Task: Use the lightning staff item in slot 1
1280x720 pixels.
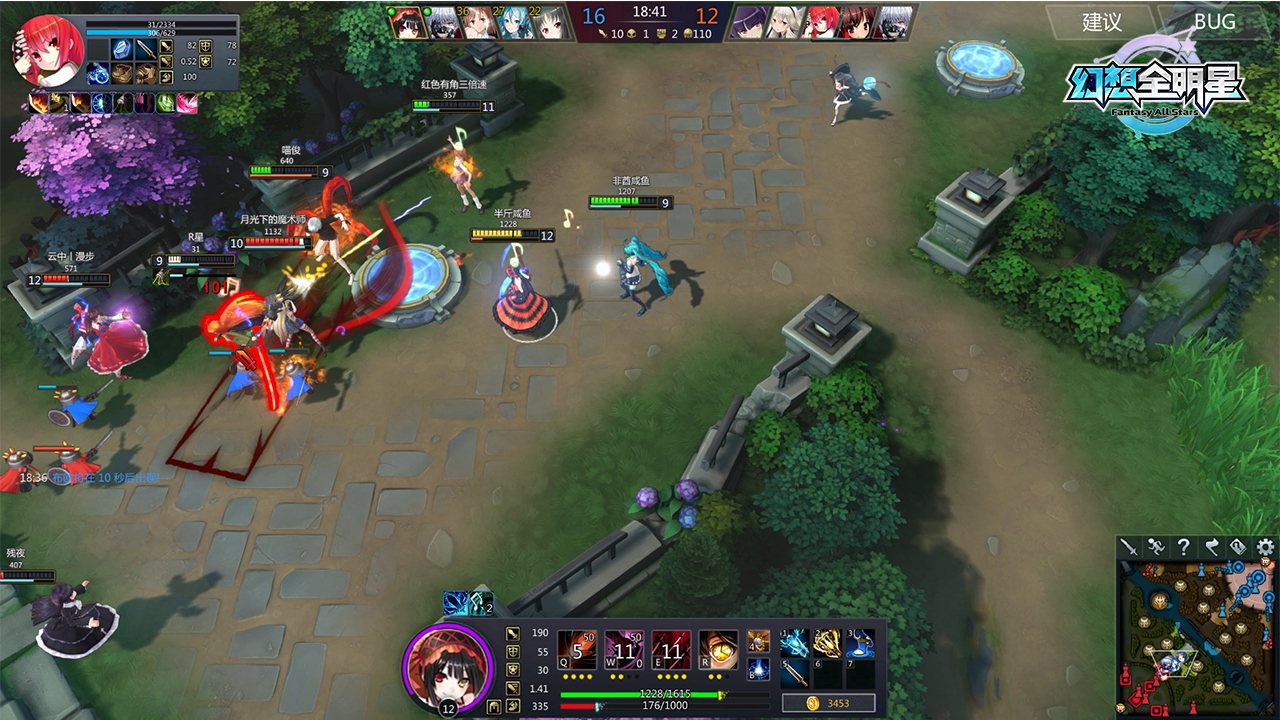Action: [795, 643]
